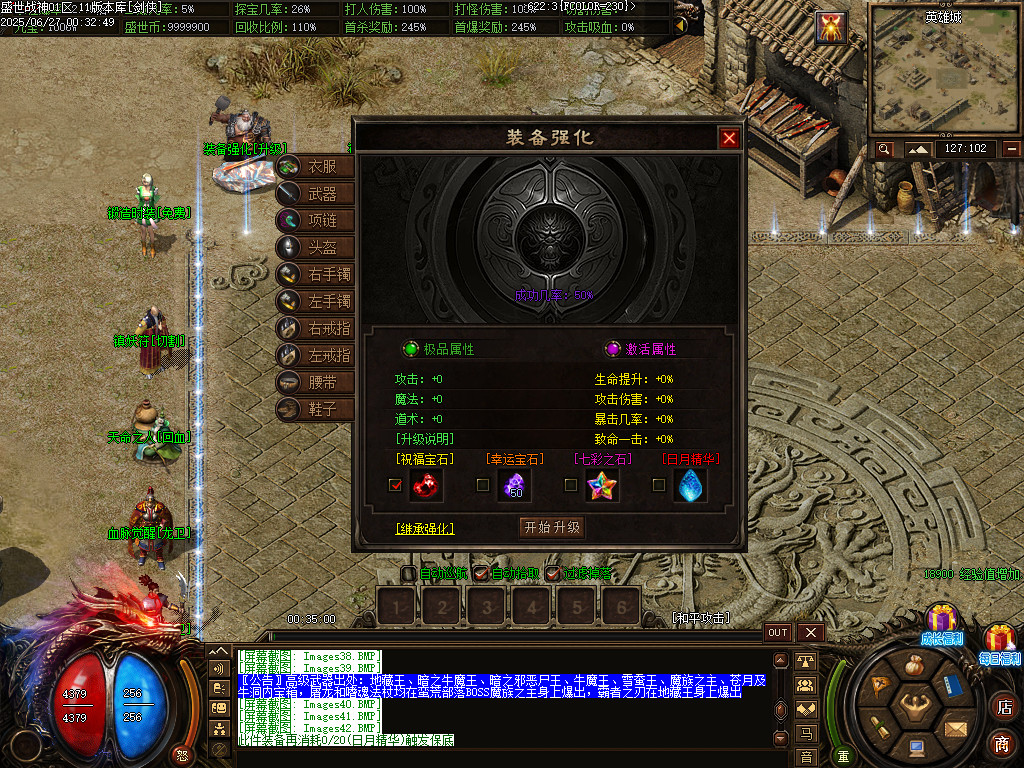Open the bag pouch icon in wheel menu

(x=913, y=665)
